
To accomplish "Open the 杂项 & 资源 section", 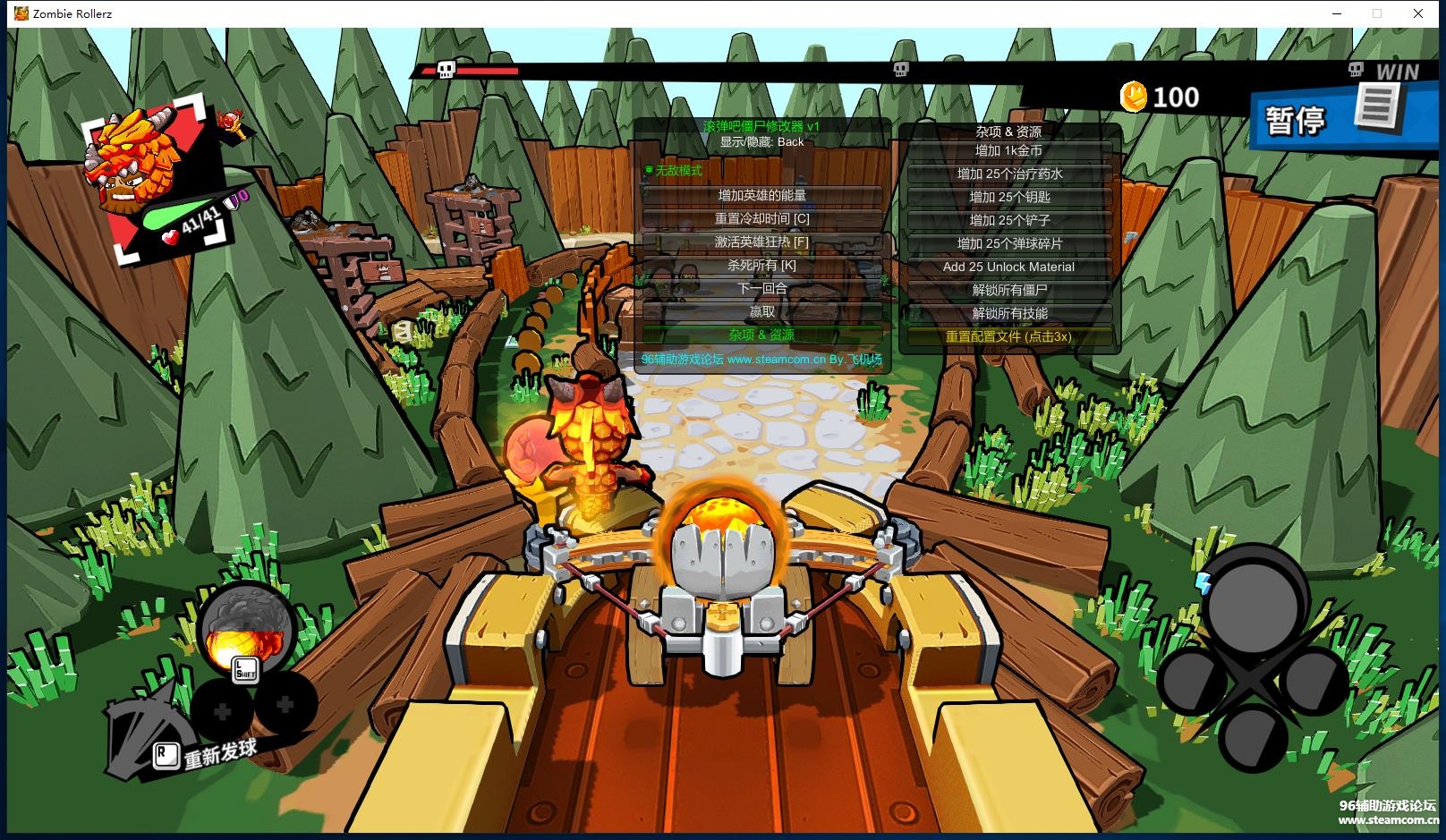I will (761, 335).
